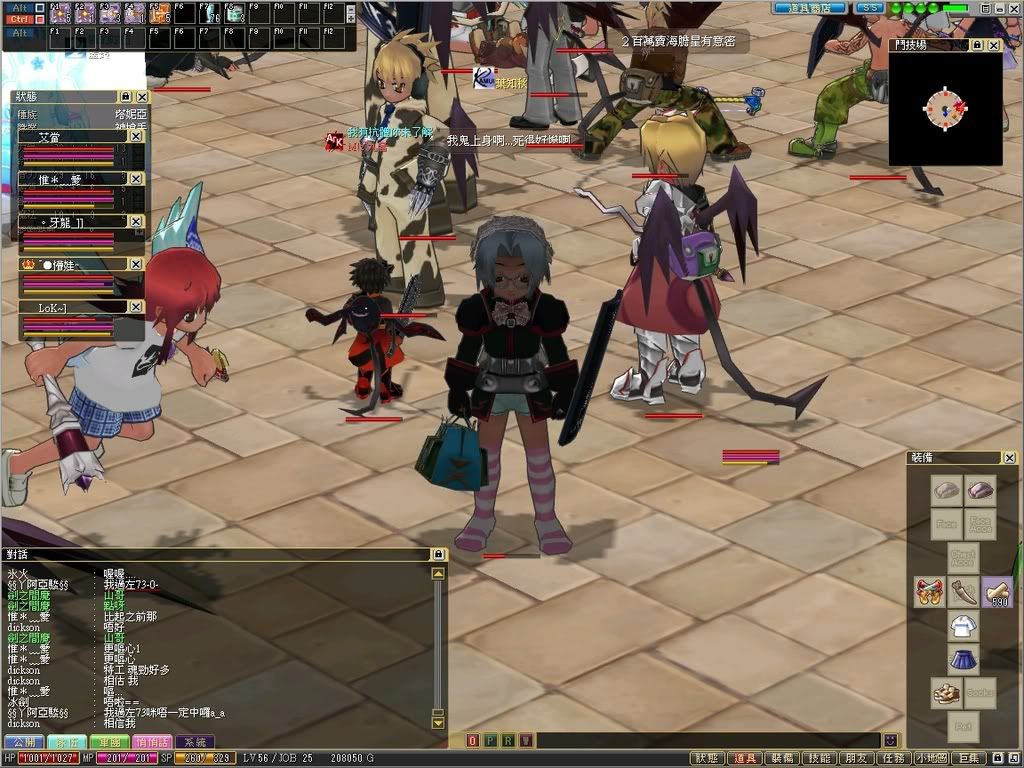Screen dimensions: 1024x768
Task: Open the 技能 skills menu
Action: point(819,758)
